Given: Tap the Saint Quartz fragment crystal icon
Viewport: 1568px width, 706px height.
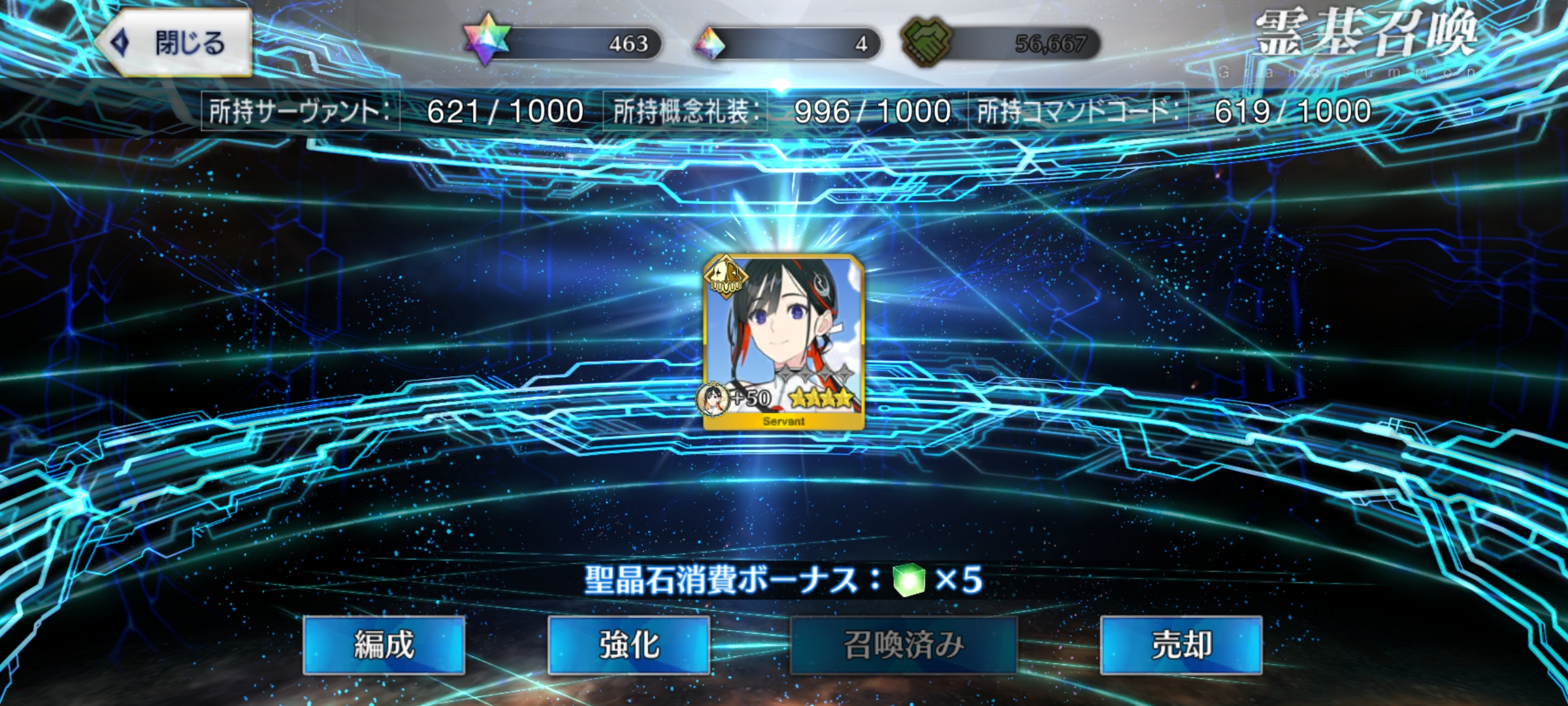Looking at the screenshot, I should (x=710, y=44).
